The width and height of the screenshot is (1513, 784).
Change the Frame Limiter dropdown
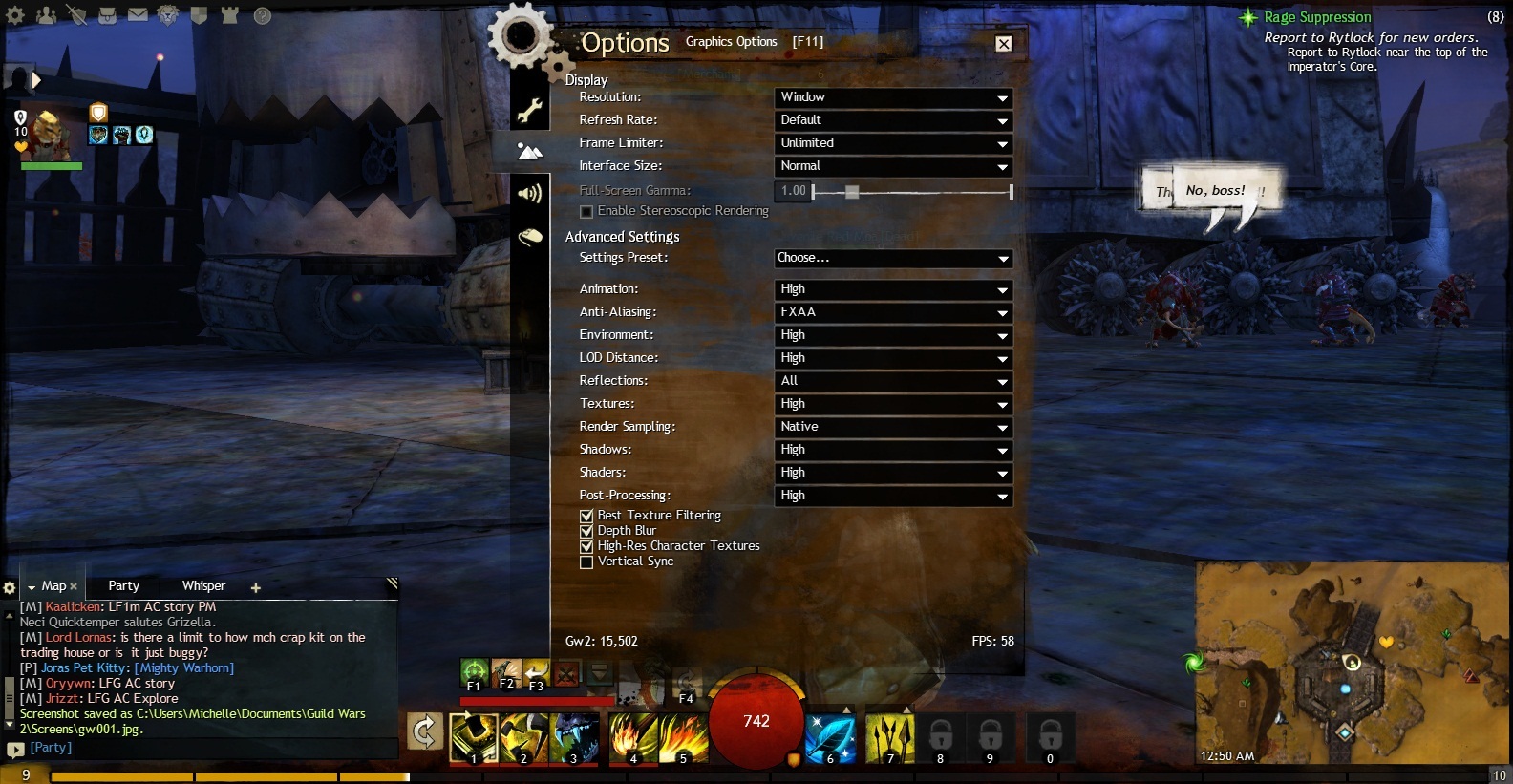click(x=892, y=143)
